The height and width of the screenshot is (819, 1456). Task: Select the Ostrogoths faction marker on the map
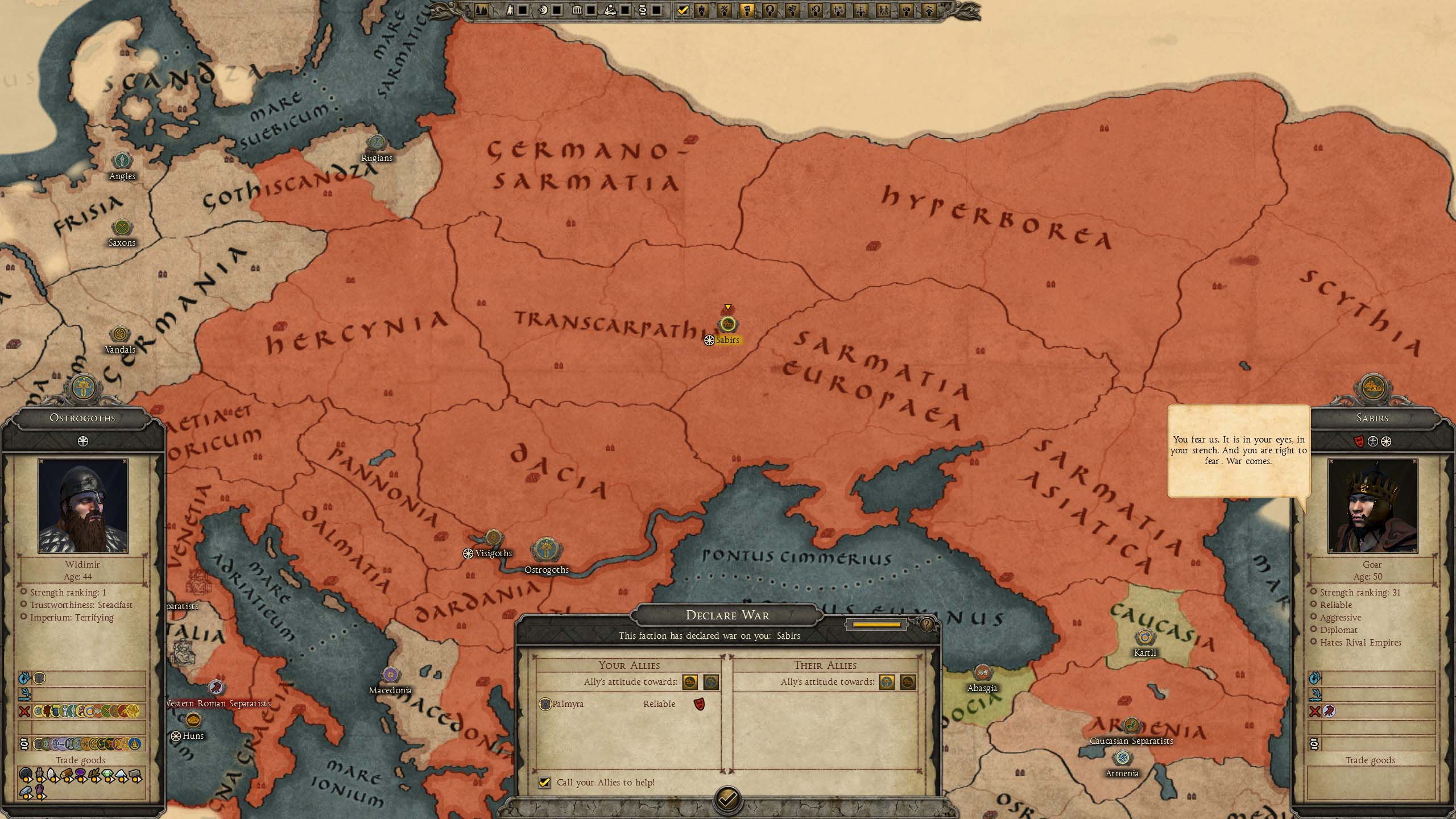point(546,551)
